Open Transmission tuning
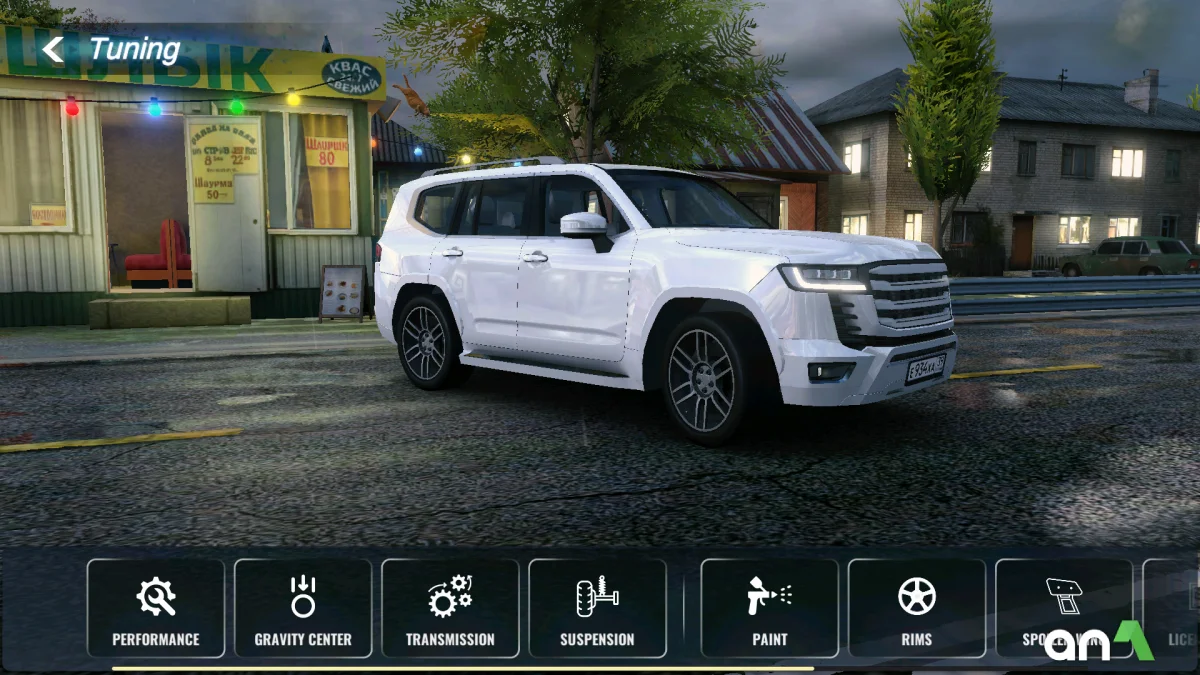The width and height of the screenshot is (1200, 675). (x=450, y=608)
